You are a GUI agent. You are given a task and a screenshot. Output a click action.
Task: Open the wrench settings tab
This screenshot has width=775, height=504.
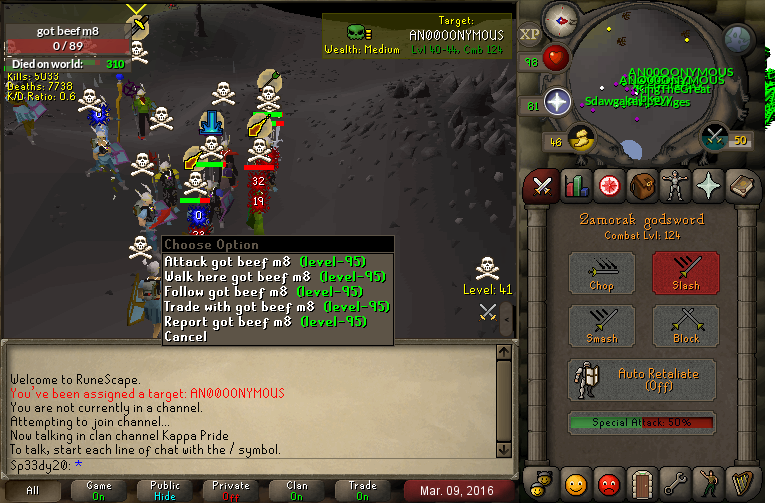coord(674,484)
